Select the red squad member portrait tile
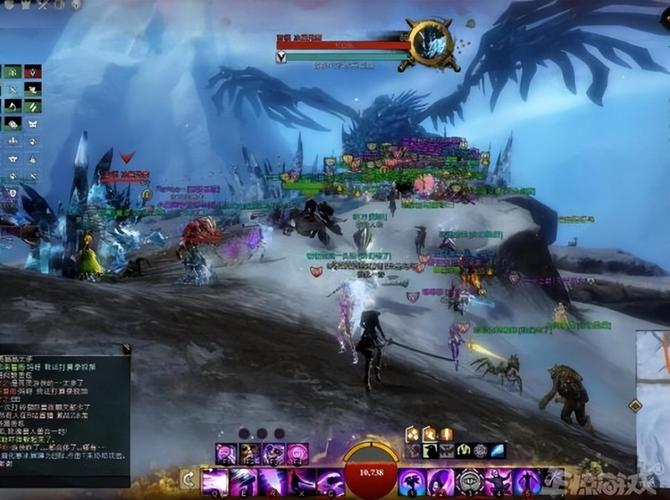Viewport: 670px width, 500px height. click(x=33, y=72)
